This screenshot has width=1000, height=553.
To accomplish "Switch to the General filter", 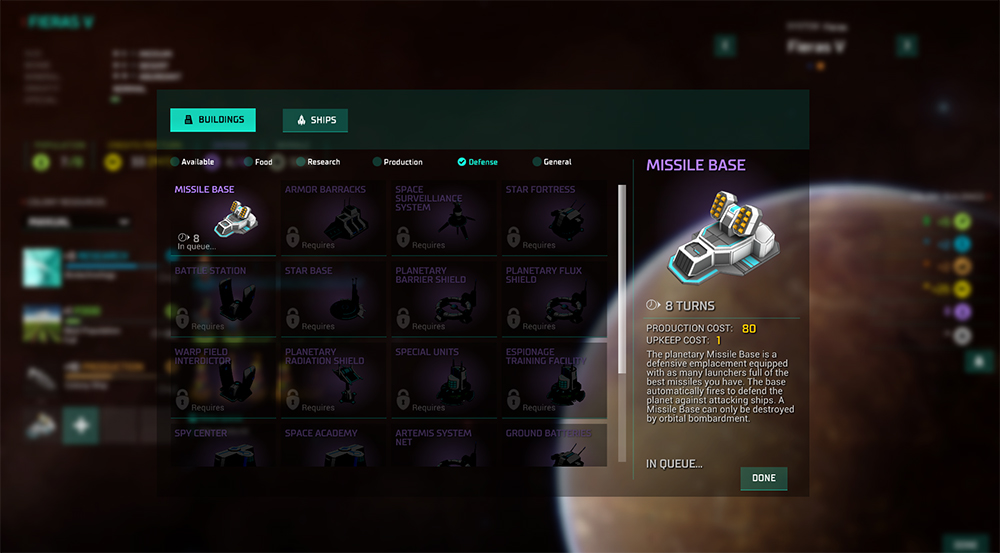I will [552, 162].
